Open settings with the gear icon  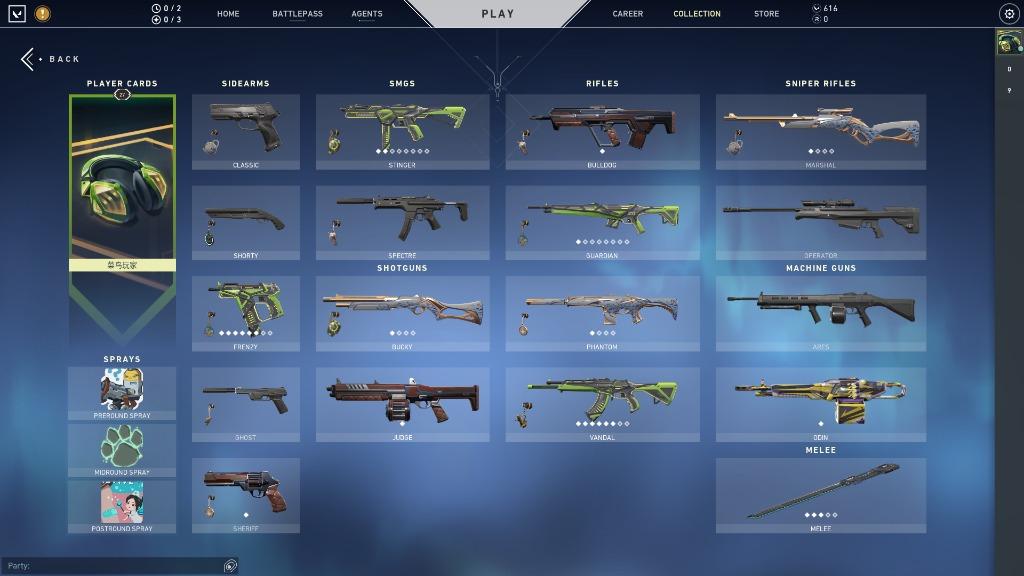1008,14
